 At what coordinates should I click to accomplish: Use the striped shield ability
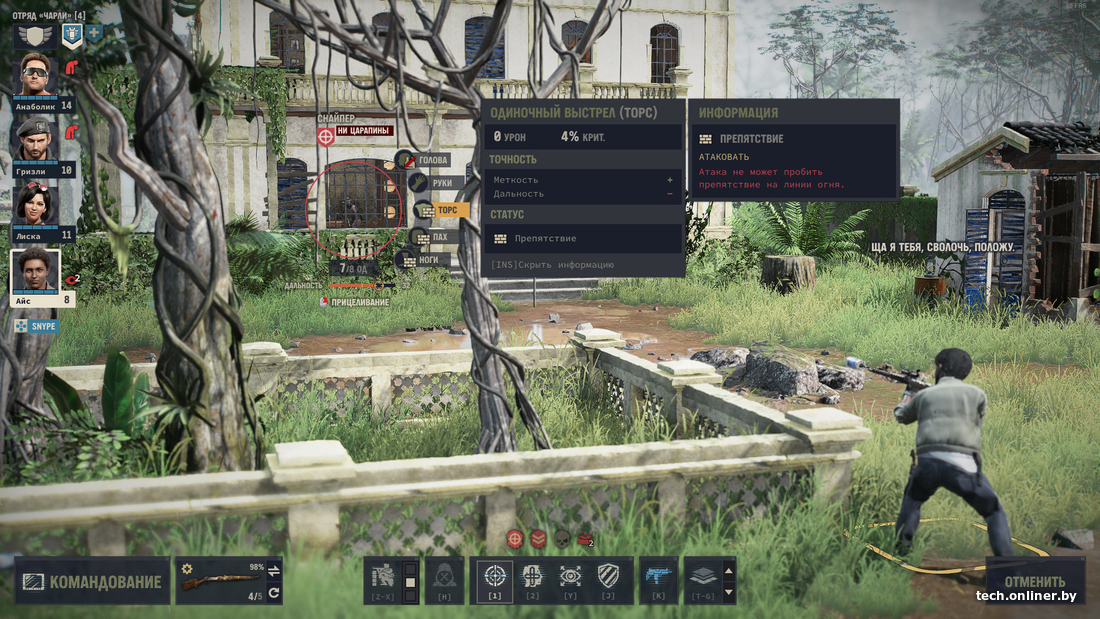click(x=608, y=576)
